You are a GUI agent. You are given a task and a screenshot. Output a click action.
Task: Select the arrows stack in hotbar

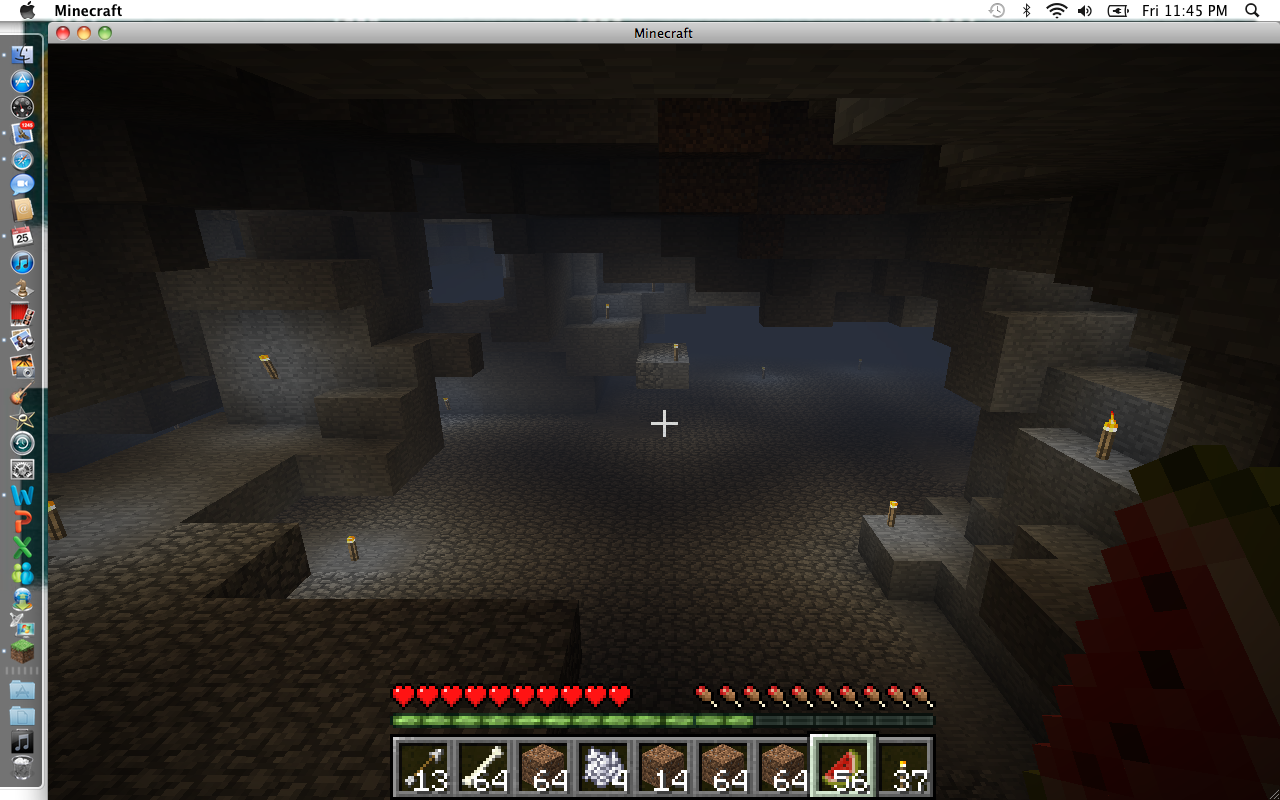tap(423, 768)
